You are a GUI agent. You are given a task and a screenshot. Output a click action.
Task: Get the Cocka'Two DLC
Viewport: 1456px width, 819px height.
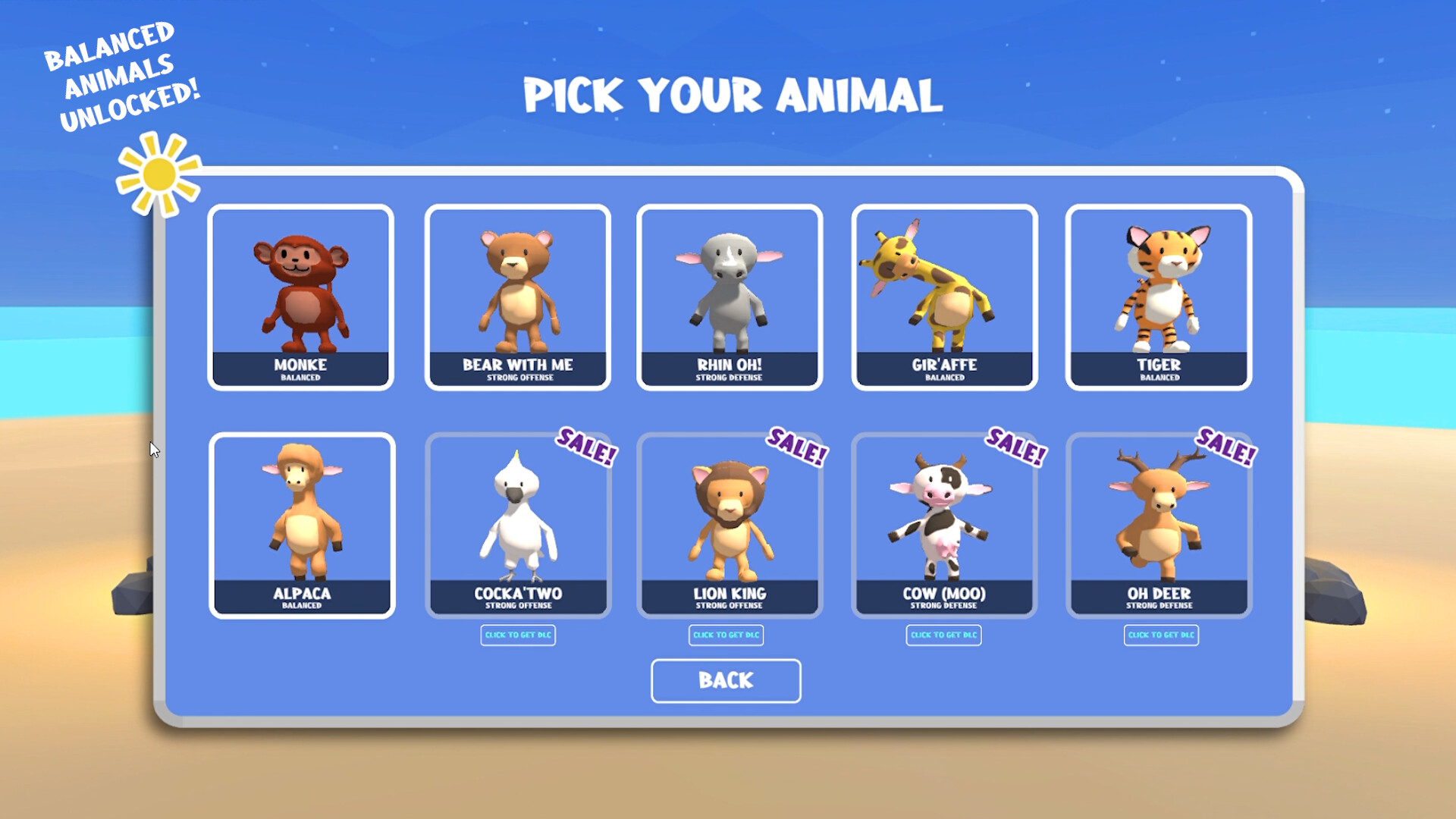coord(518,635)
